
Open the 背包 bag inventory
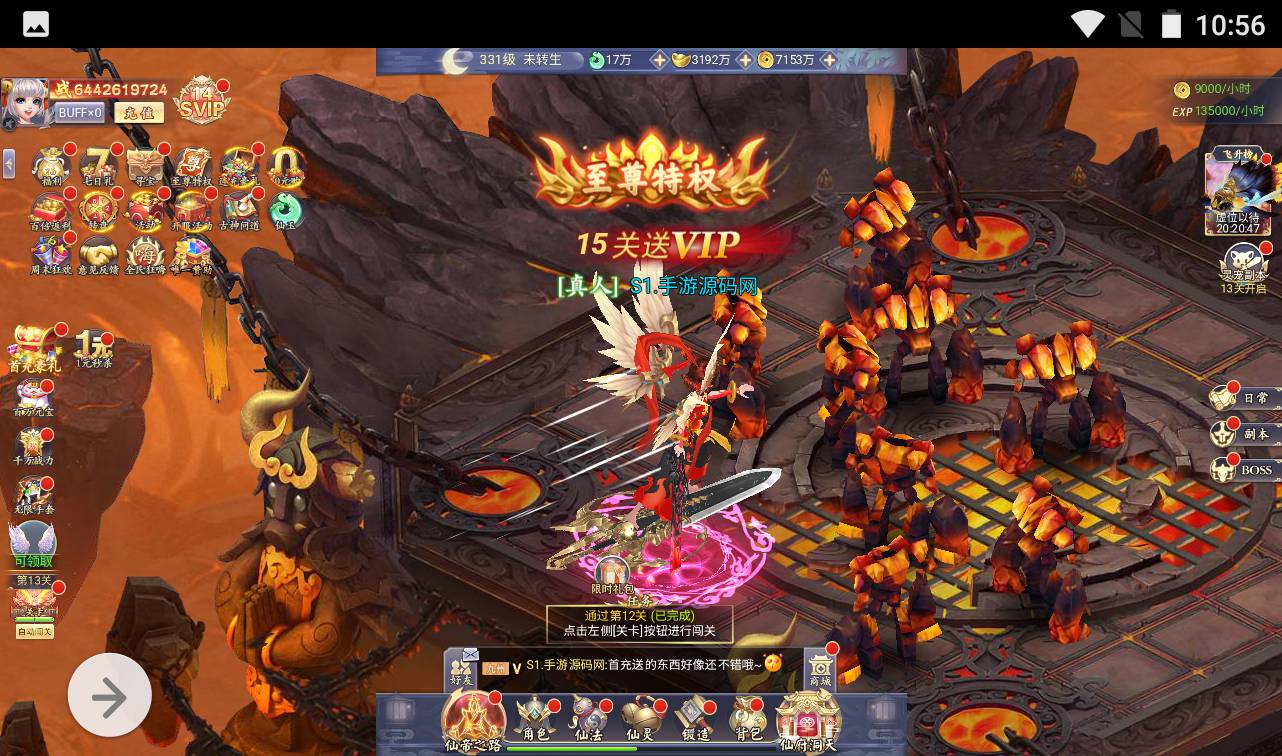pyautogui.click(x=748, y=720)
